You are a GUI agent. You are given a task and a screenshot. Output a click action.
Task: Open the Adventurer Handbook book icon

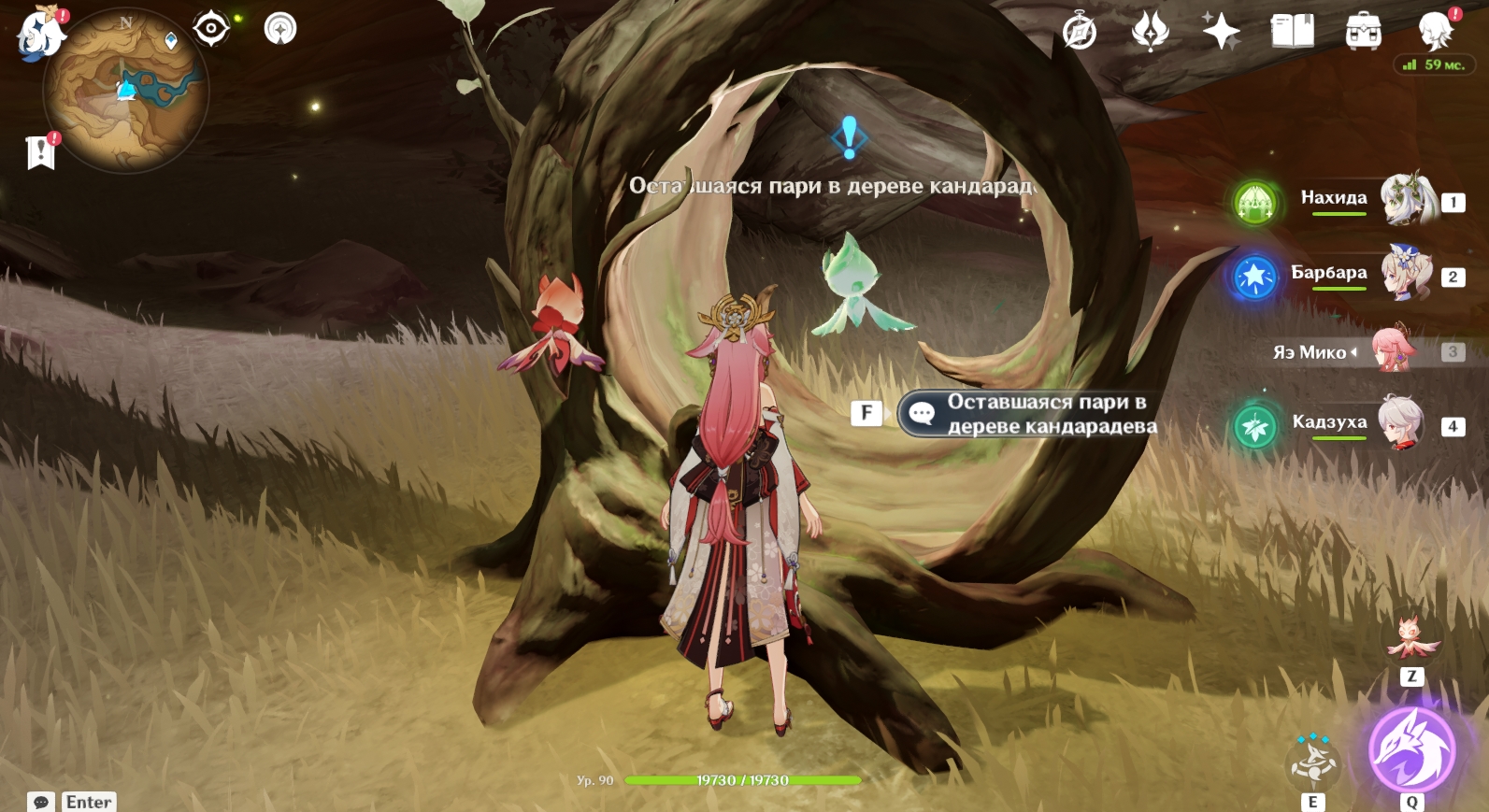click(x=1293, y=32)
